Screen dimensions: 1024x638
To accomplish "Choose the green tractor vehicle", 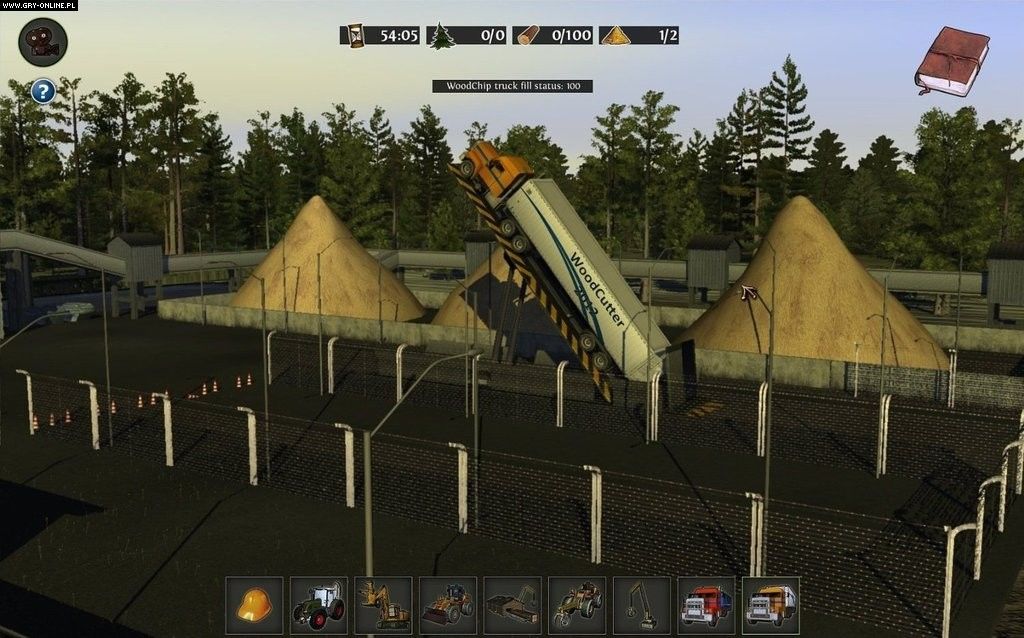I will point(318,605).
